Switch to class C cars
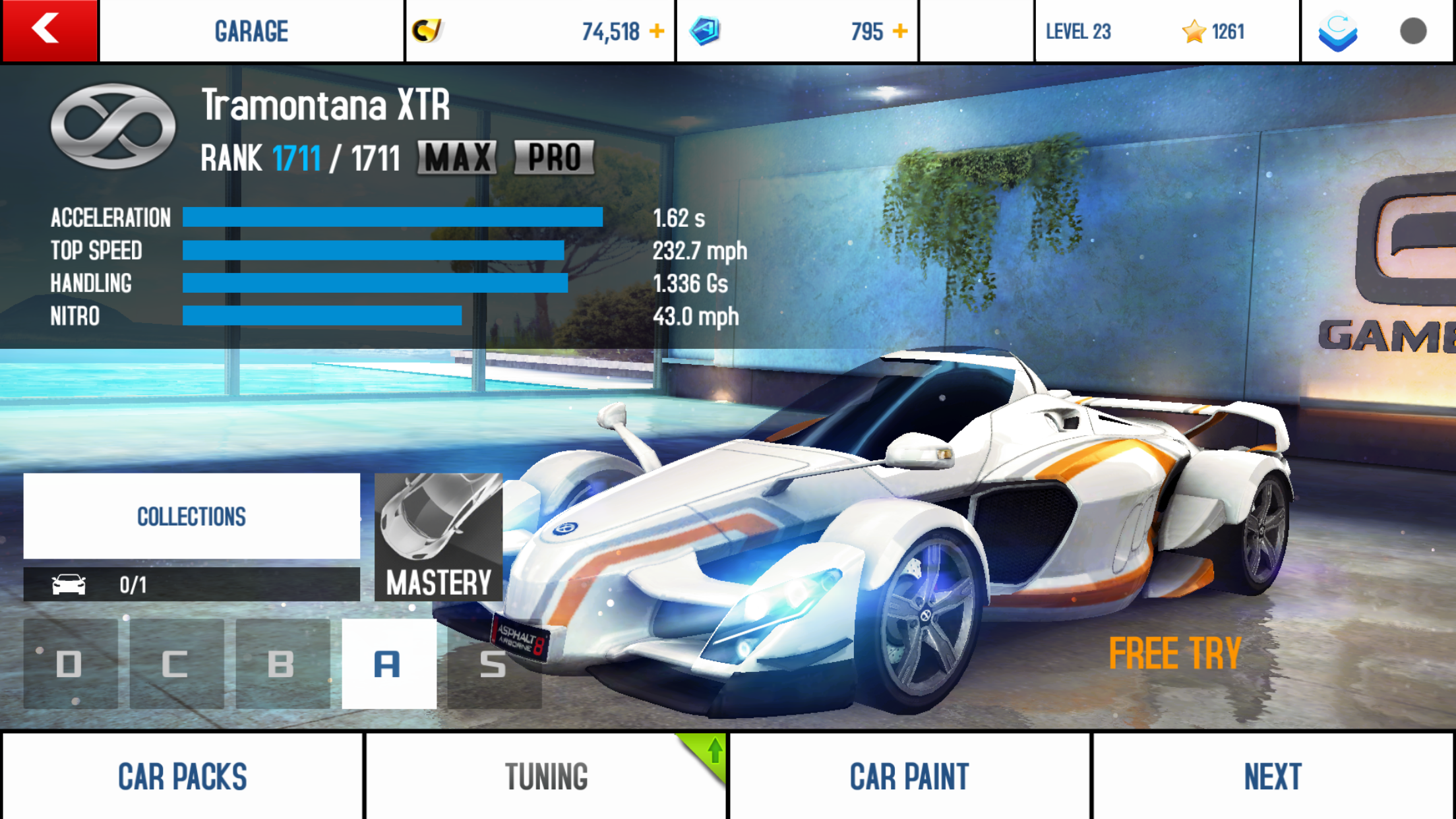 click(x=176, y=664)
